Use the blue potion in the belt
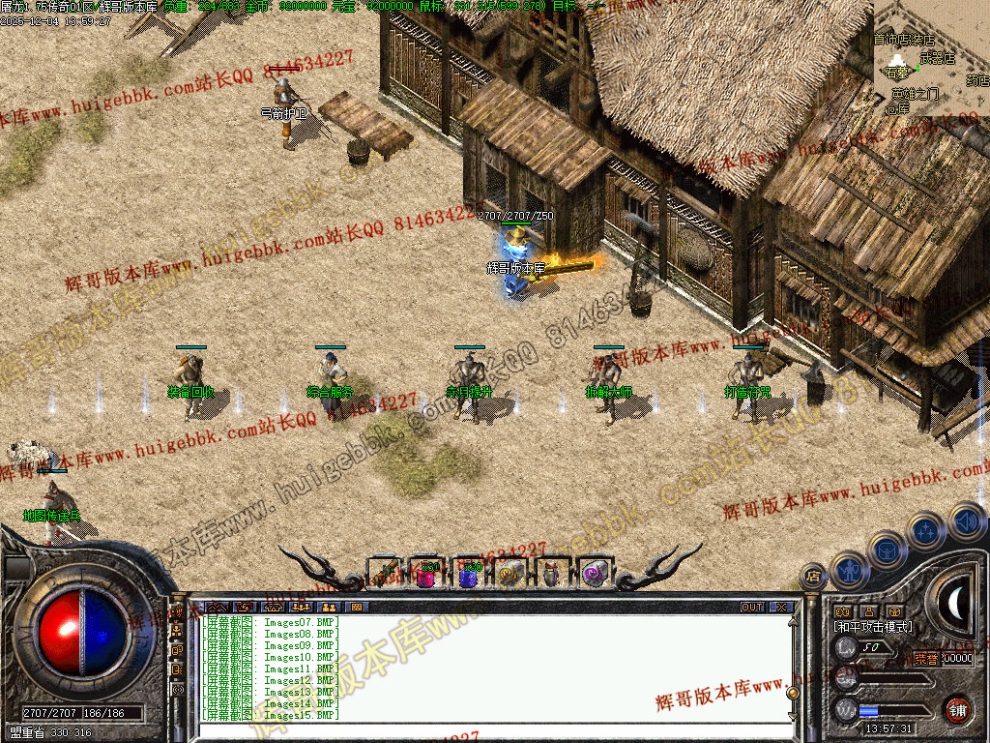 (x=470, y=573)
